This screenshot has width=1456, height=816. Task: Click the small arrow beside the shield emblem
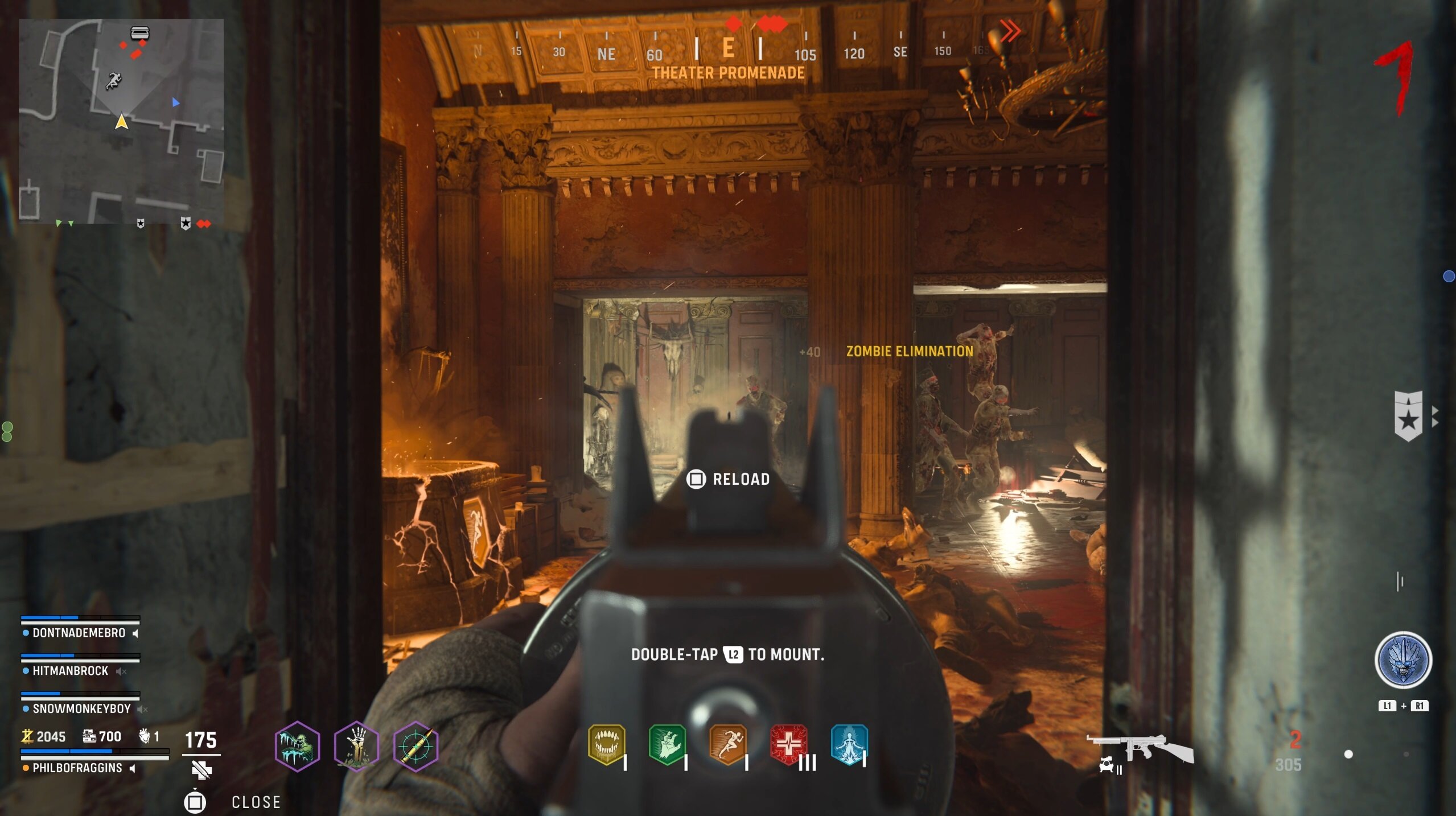1434,416
